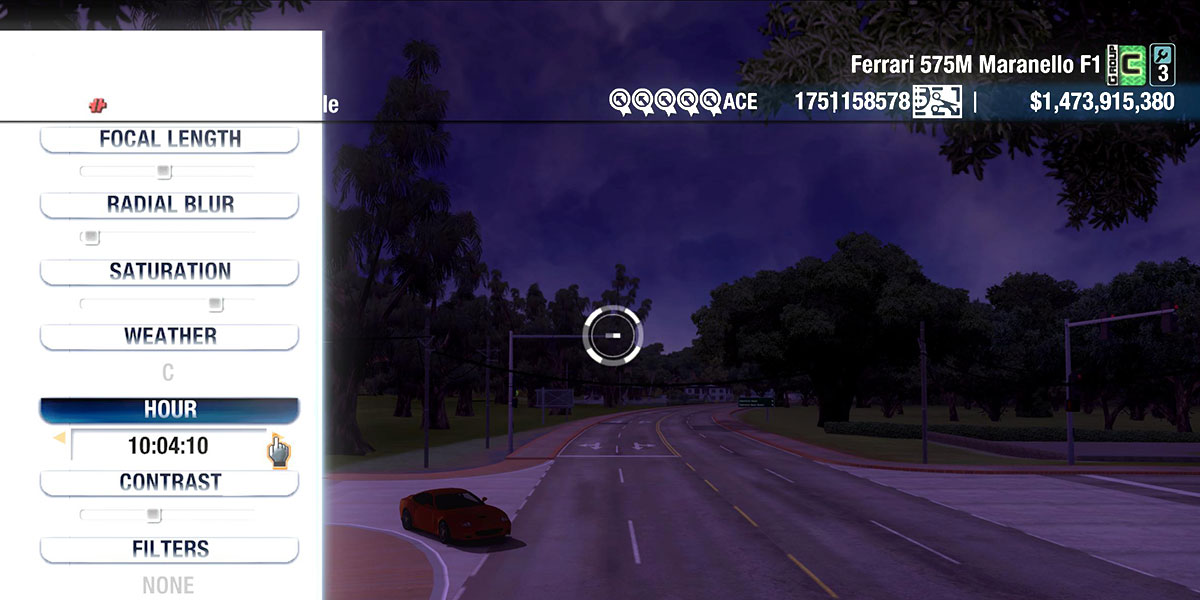Click the contrast slider handle
Screen dimensions: 1200x600
(x=153, y=515)
